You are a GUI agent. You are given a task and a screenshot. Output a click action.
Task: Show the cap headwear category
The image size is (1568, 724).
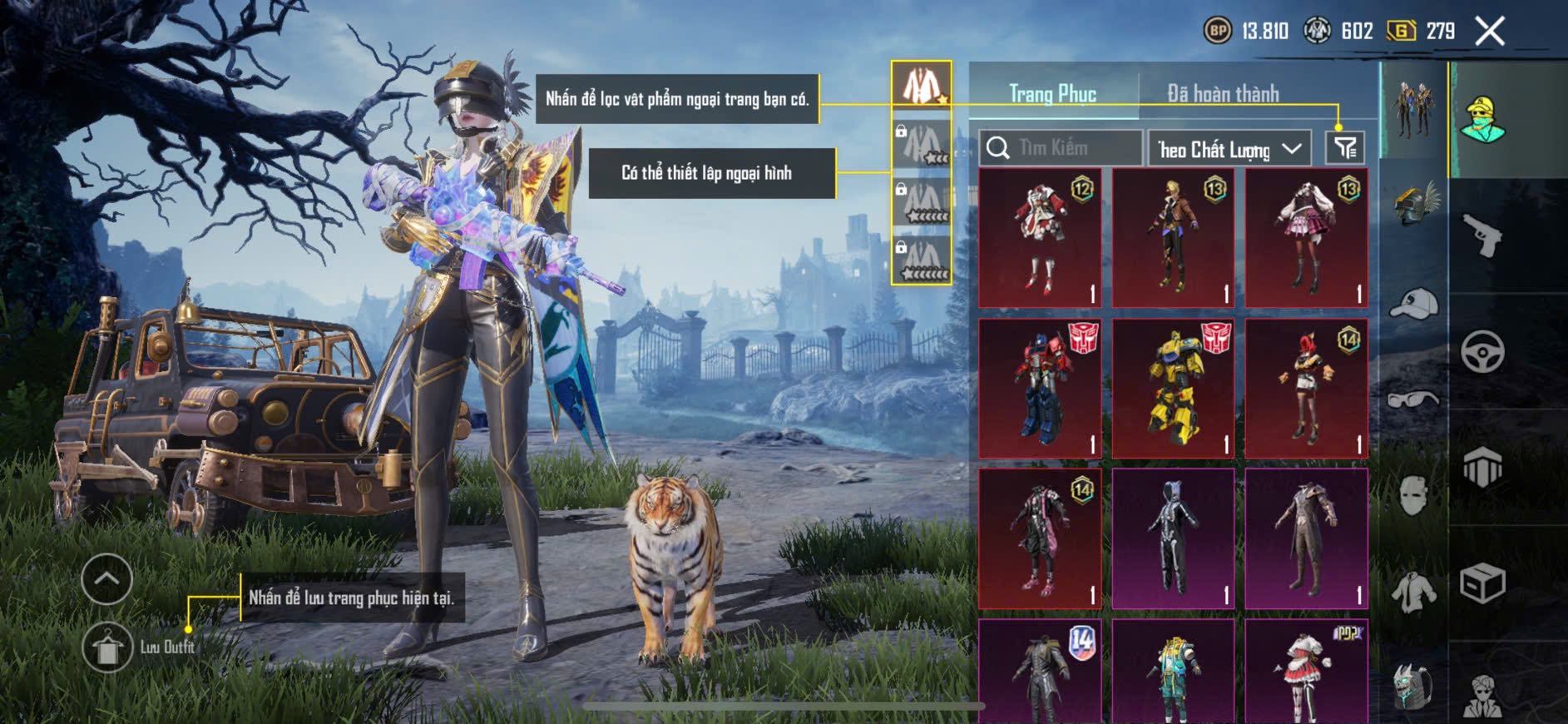(x=1413, y=304)
